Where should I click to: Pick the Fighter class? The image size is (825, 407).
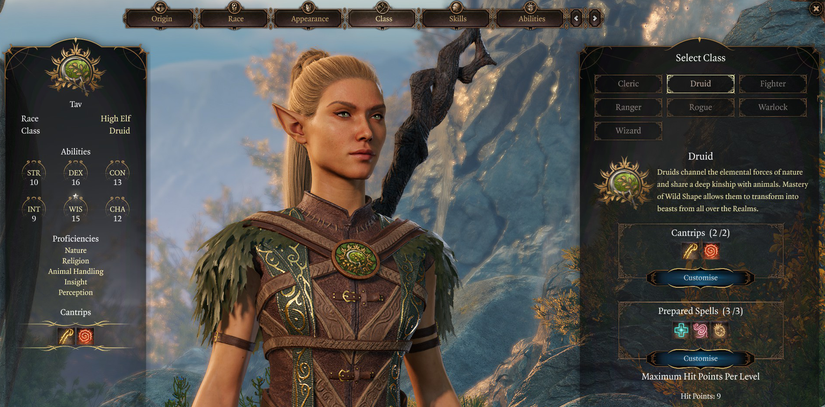pos(772,84)
